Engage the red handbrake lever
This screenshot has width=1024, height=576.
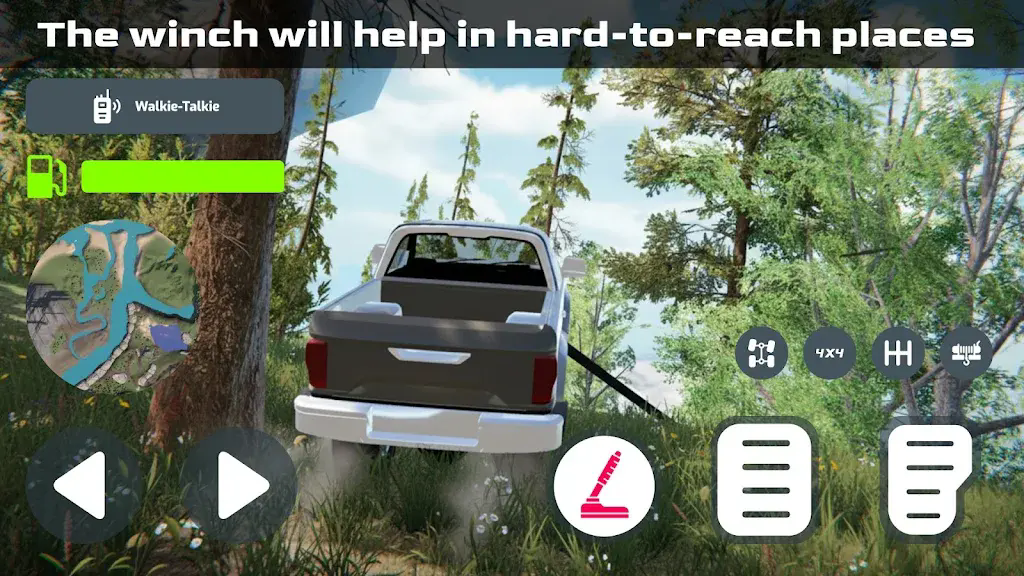tap(604, 485)
